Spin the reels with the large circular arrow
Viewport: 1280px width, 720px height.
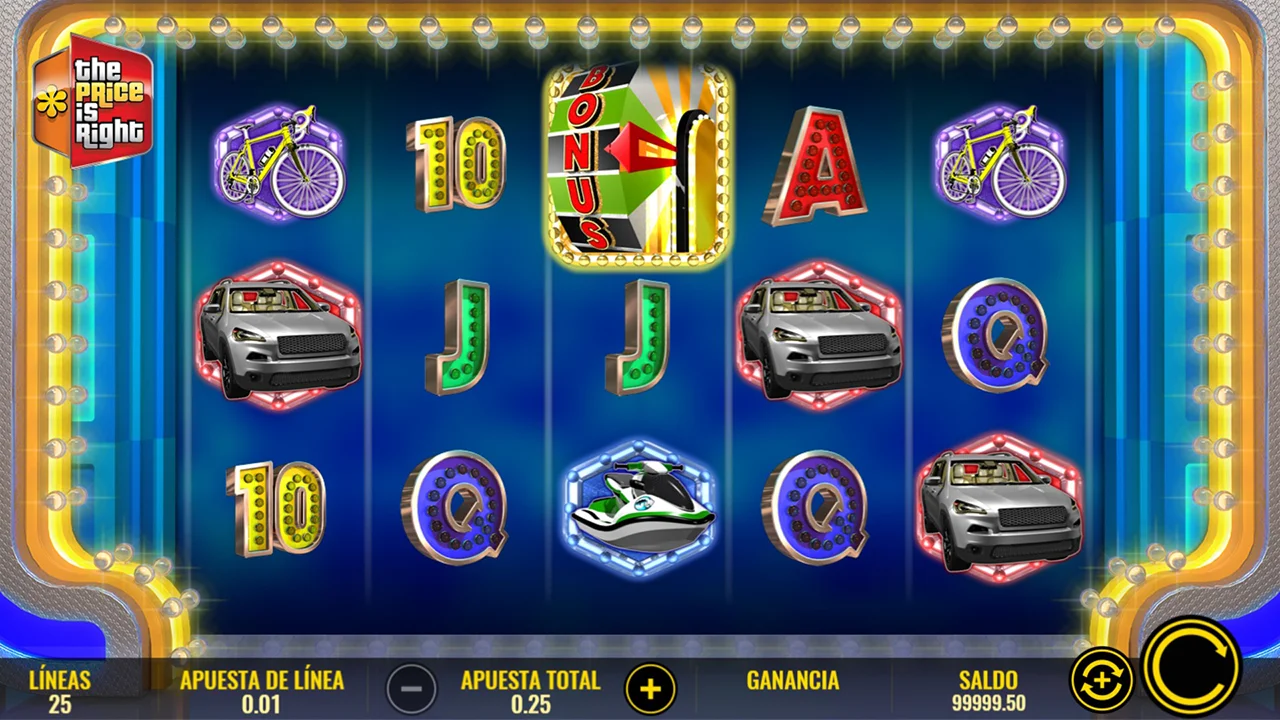click(1191, 667)
